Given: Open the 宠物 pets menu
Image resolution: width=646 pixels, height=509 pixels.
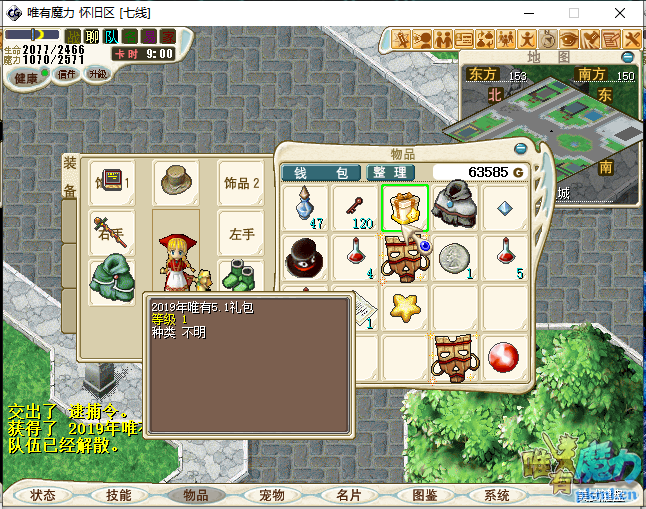Looking at the screenshot, I should [x=271, y=495].
